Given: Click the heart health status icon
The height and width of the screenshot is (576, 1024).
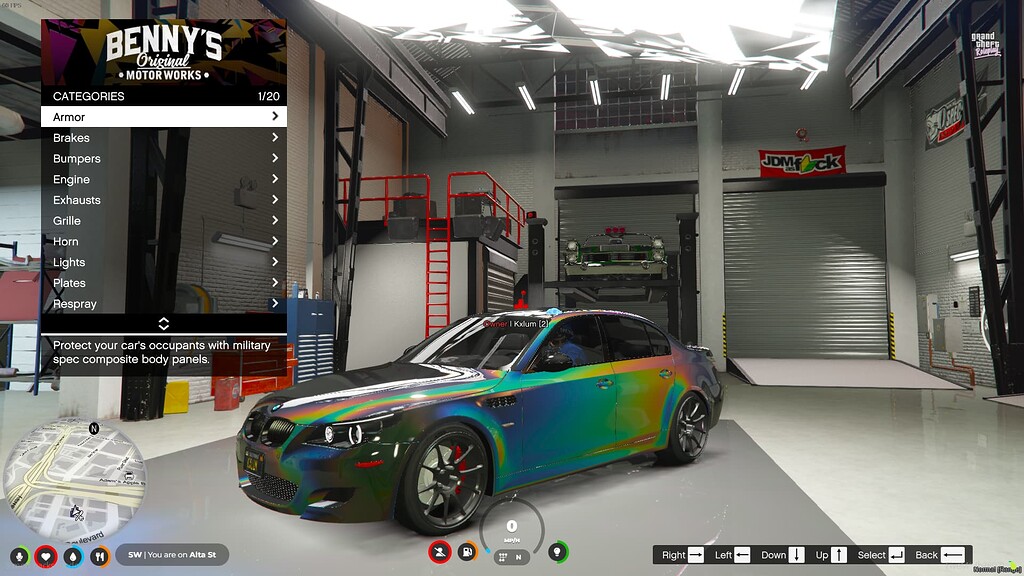Looking at the screenshot, I should click(45, 556).
